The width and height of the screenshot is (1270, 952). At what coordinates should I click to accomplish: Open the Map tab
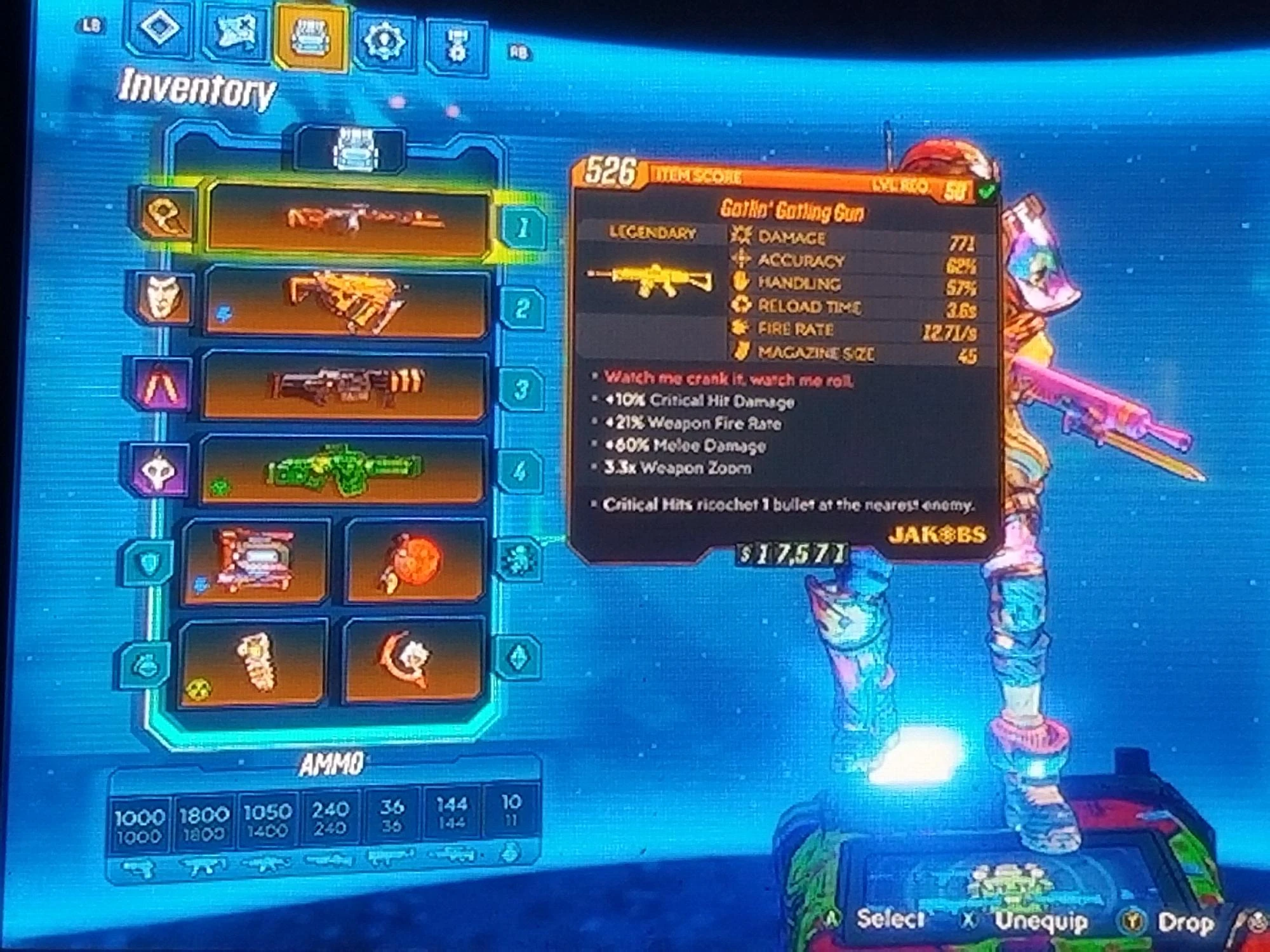click(x=234, y=29)
